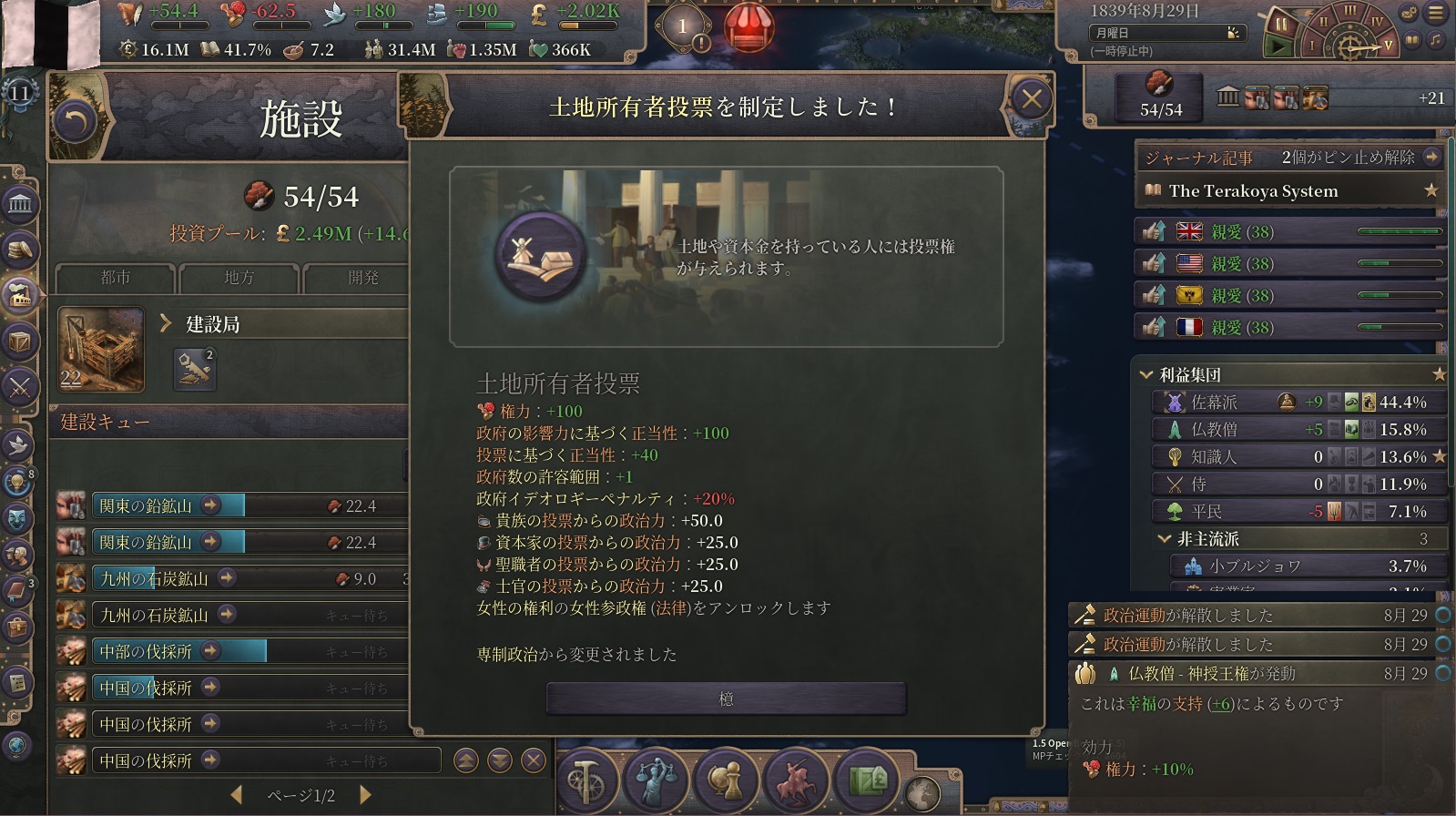1456x816 pixels.
Task: Go to next construction queue page
Action: click(x=366, y=795)
